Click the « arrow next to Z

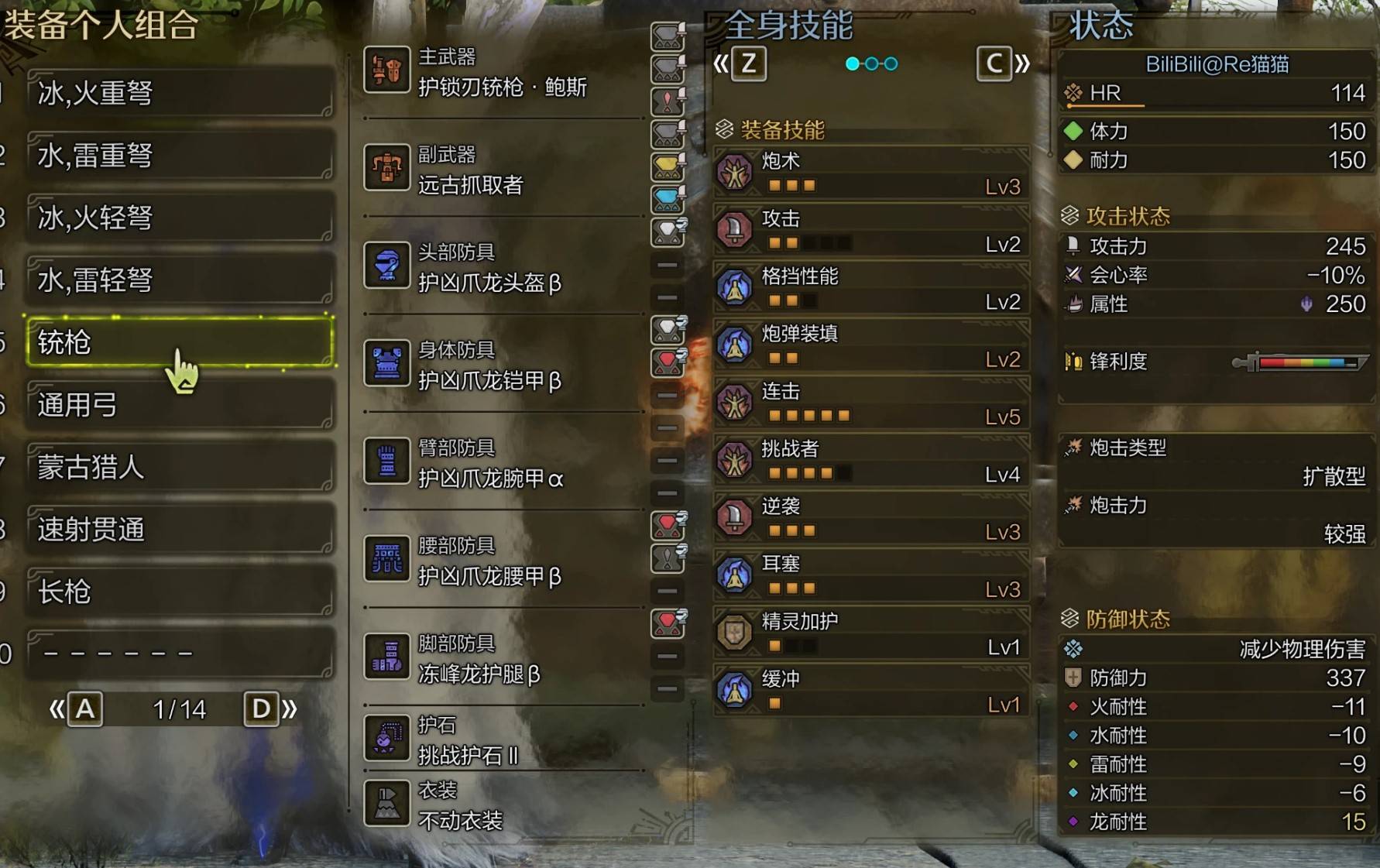720,65
